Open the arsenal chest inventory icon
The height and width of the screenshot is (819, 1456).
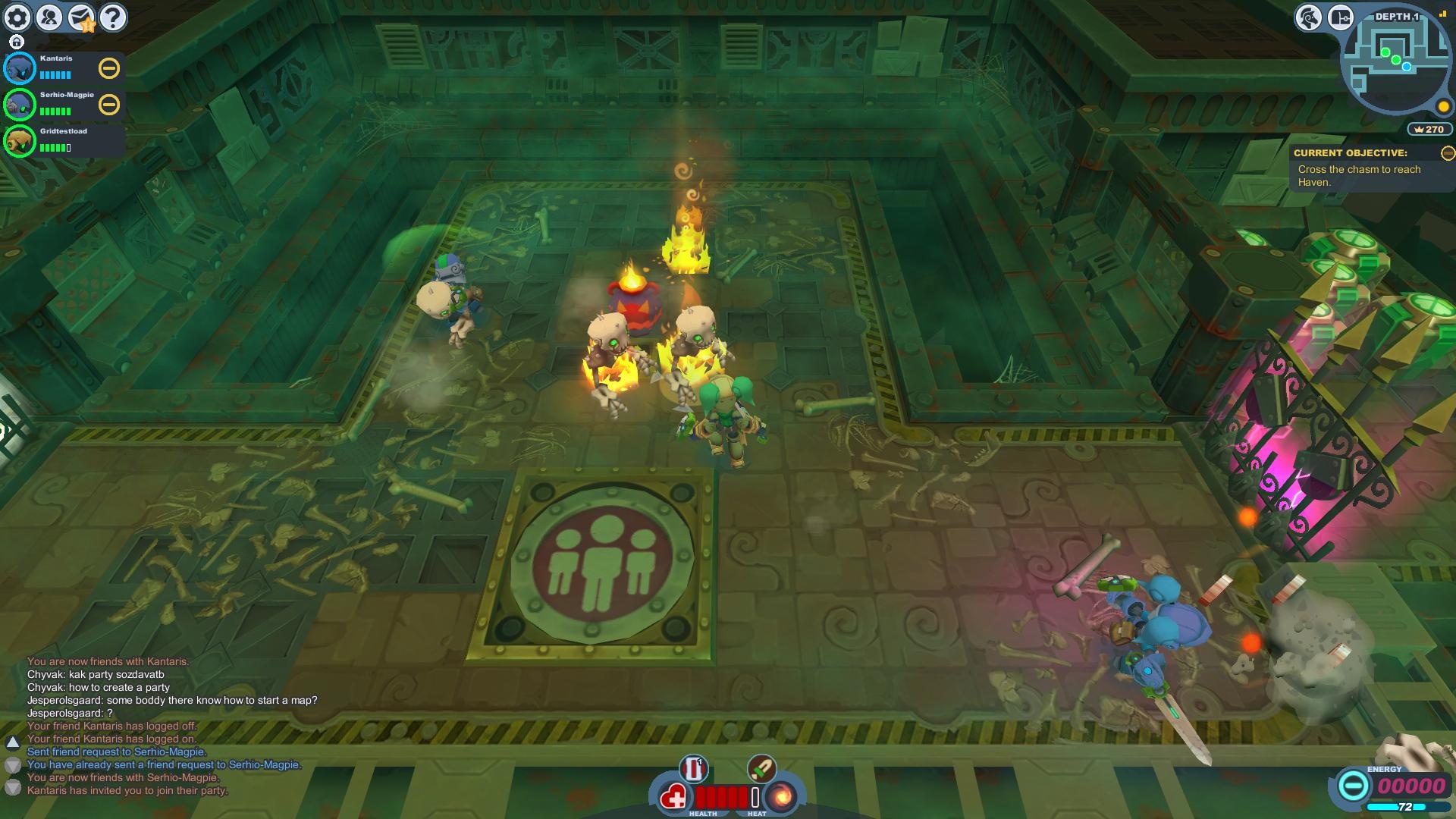(1340, 17)
